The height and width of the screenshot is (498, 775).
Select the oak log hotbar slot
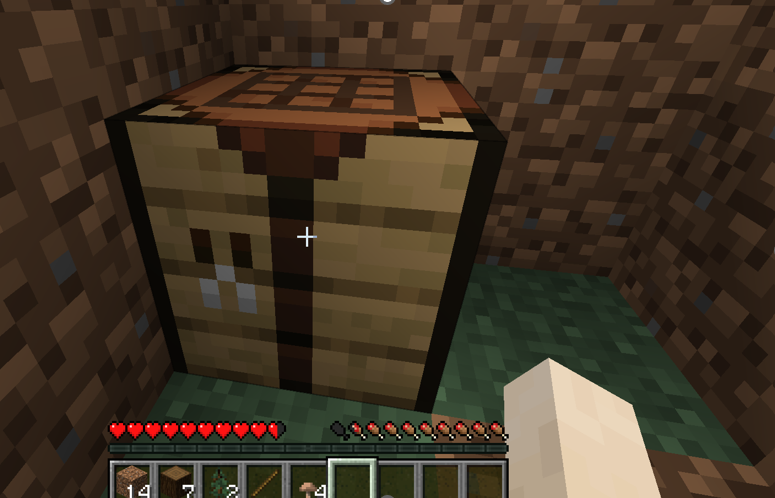click(175, 481)
